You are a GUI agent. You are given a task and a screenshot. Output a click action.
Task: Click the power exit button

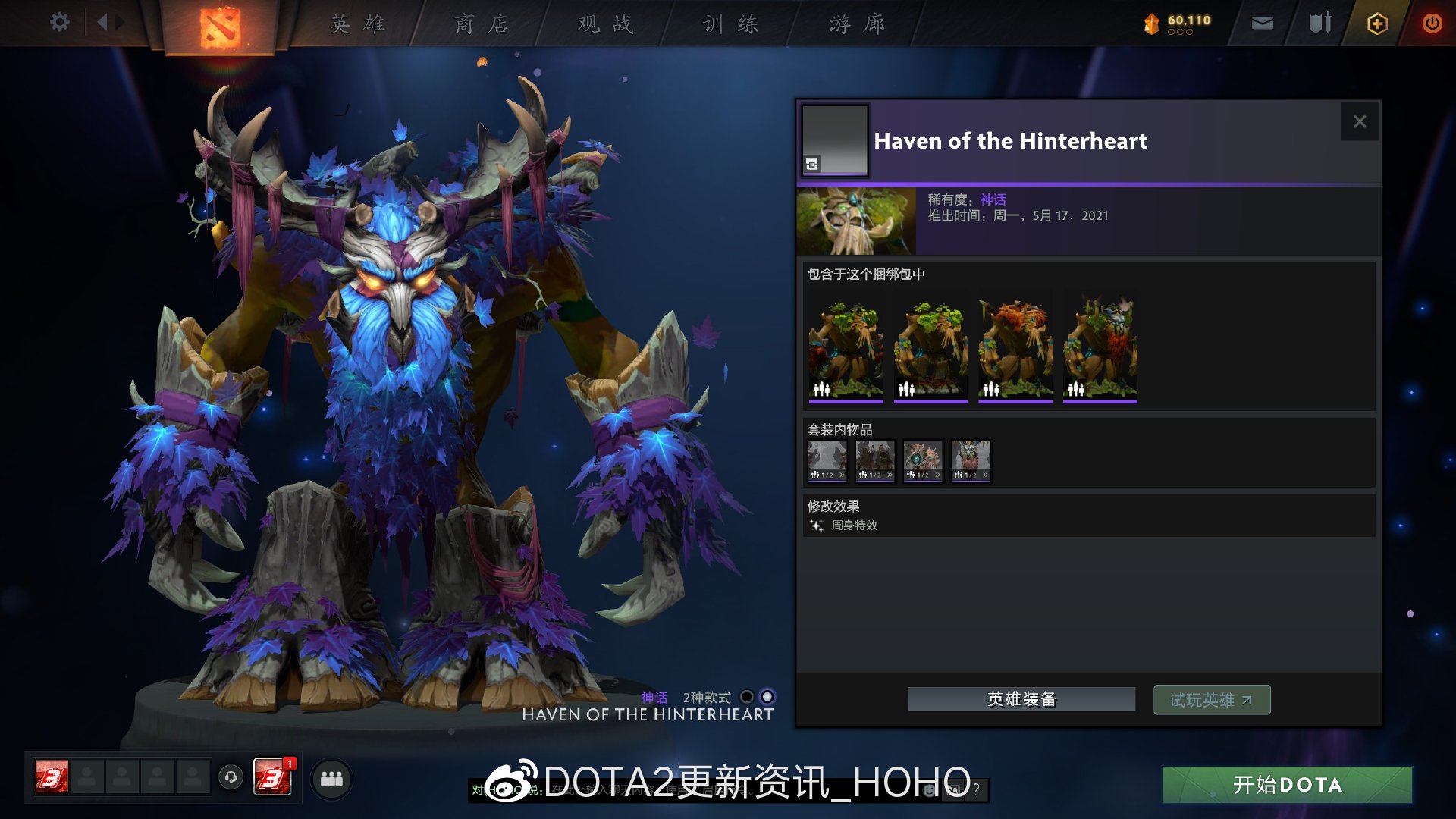1432,23
